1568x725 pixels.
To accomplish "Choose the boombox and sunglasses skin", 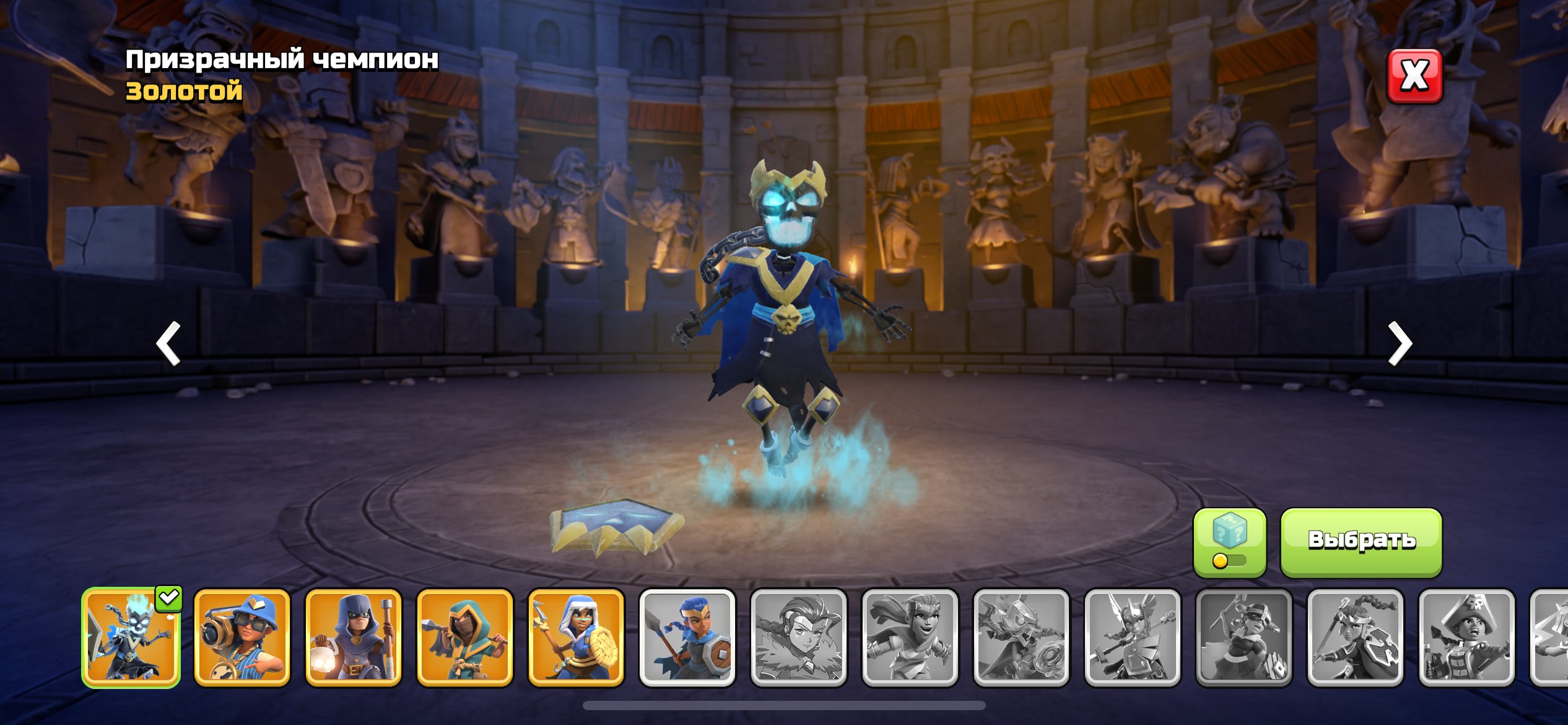I will [x=242, y=638].
